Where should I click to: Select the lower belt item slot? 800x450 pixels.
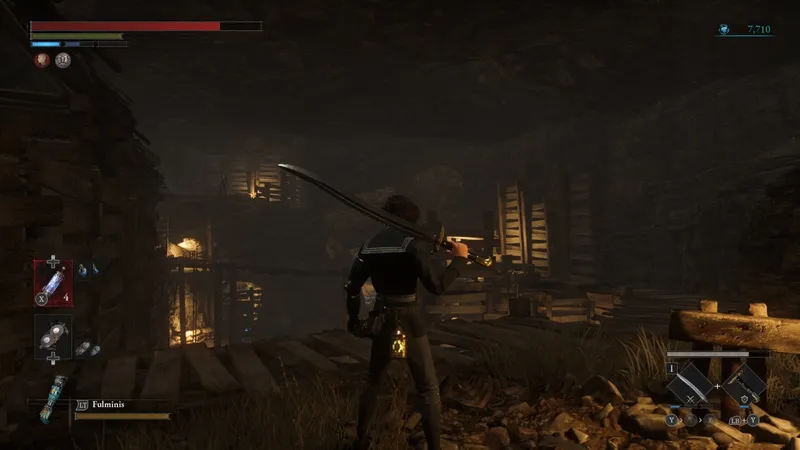pyautogui.click(x=53, y=337)
